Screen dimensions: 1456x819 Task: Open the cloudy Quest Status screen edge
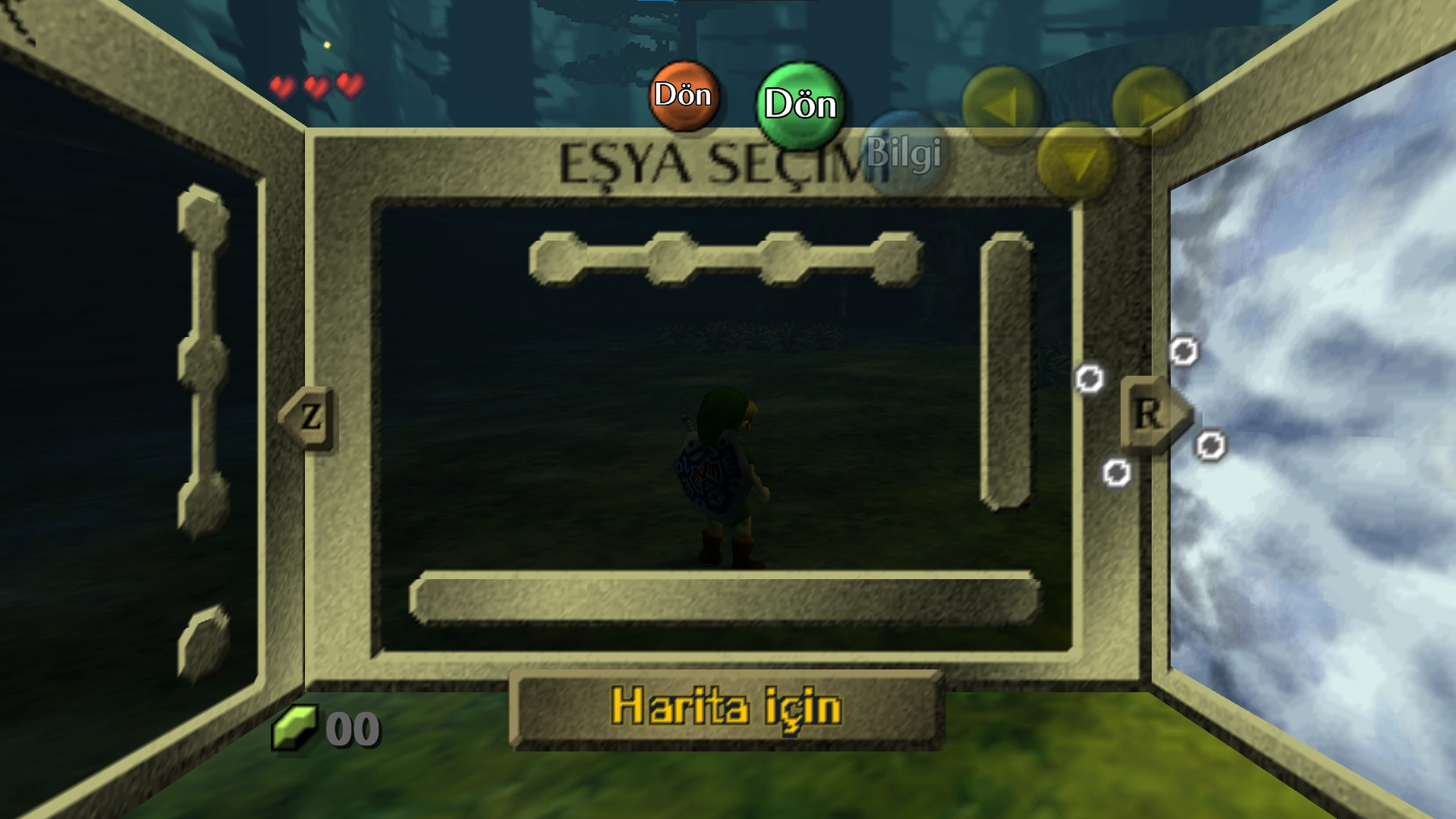(x=1328, y=410)
